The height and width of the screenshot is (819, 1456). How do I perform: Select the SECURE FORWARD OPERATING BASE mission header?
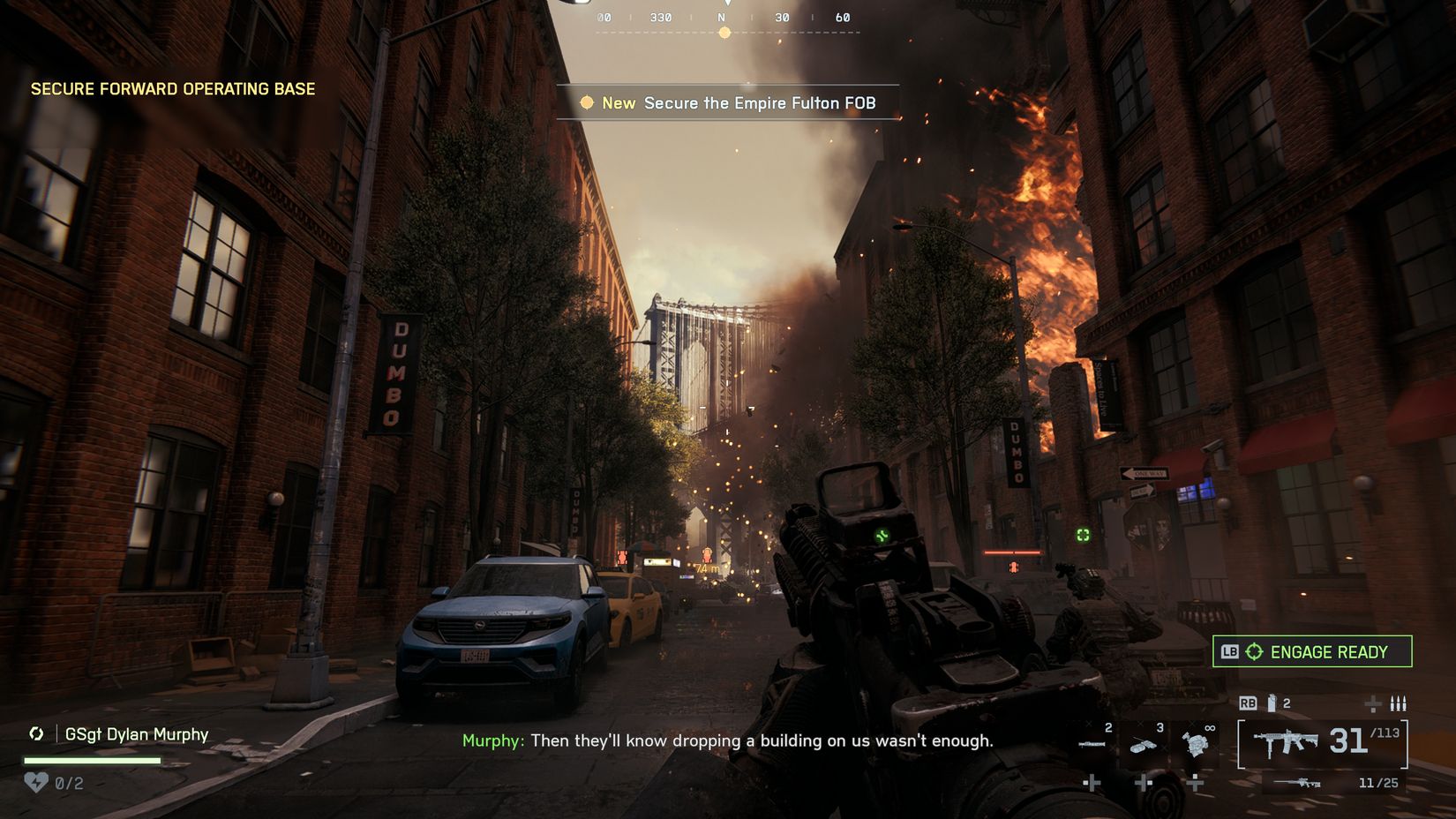pyautogui.click(x=173, y=88)
